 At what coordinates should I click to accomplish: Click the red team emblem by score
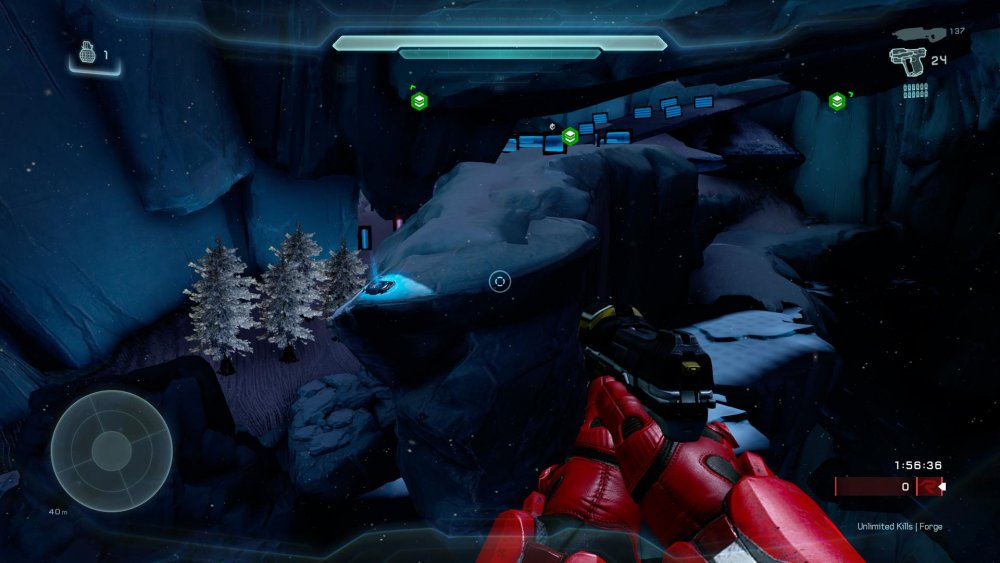tap(929, 487)
